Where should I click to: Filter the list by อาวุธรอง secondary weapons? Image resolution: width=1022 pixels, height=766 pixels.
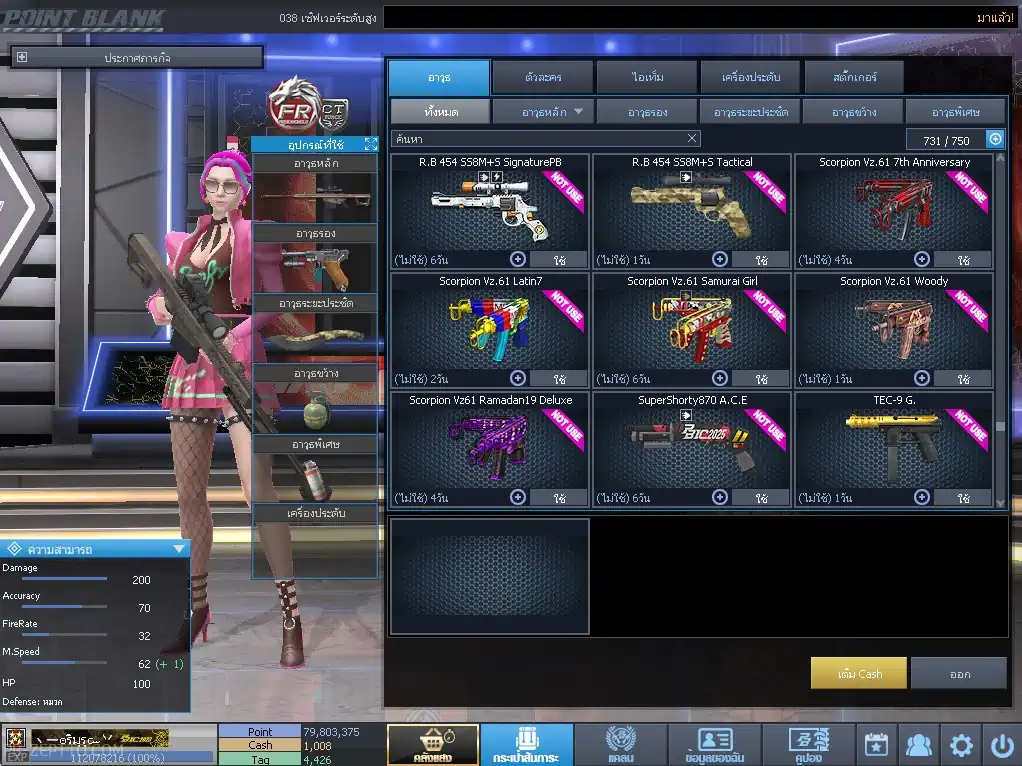(x=647, y=111)
